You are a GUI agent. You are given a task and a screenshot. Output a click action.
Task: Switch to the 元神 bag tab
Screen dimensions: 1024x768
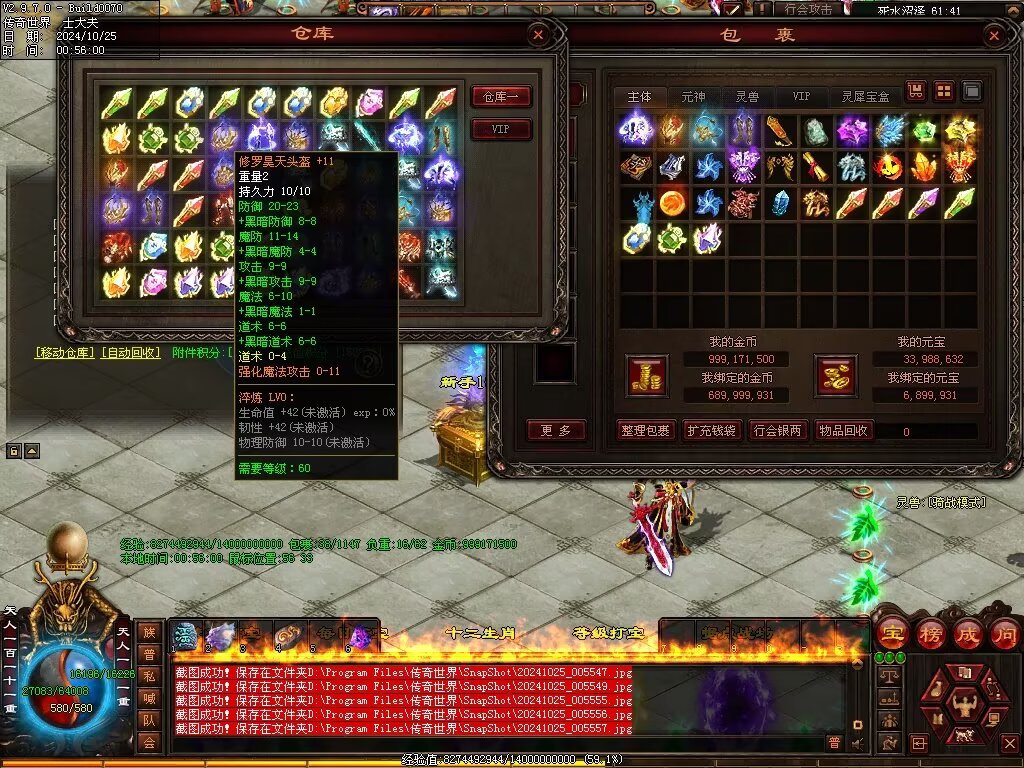693,97
